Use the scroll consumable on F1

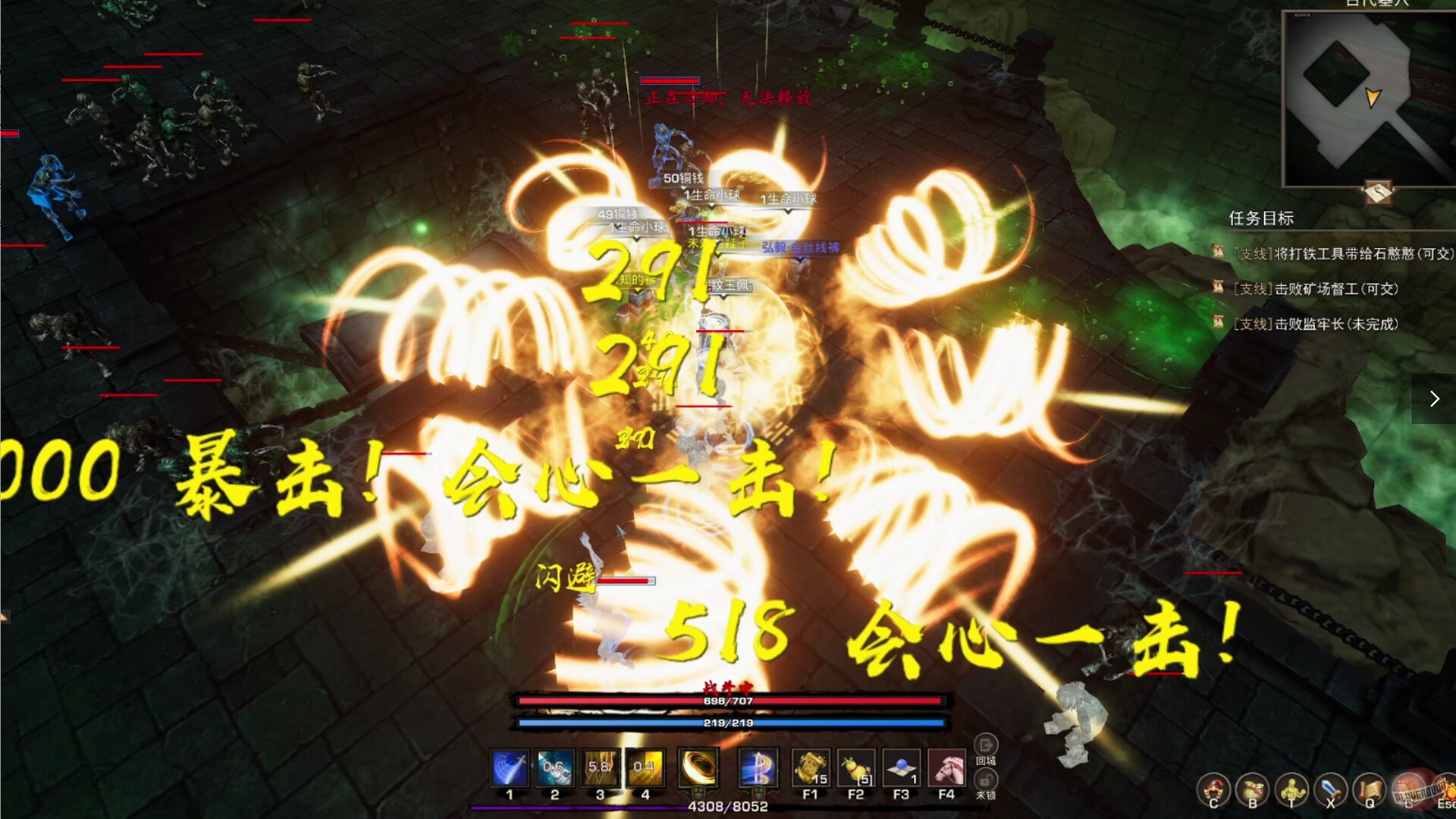tap(811, 767)
